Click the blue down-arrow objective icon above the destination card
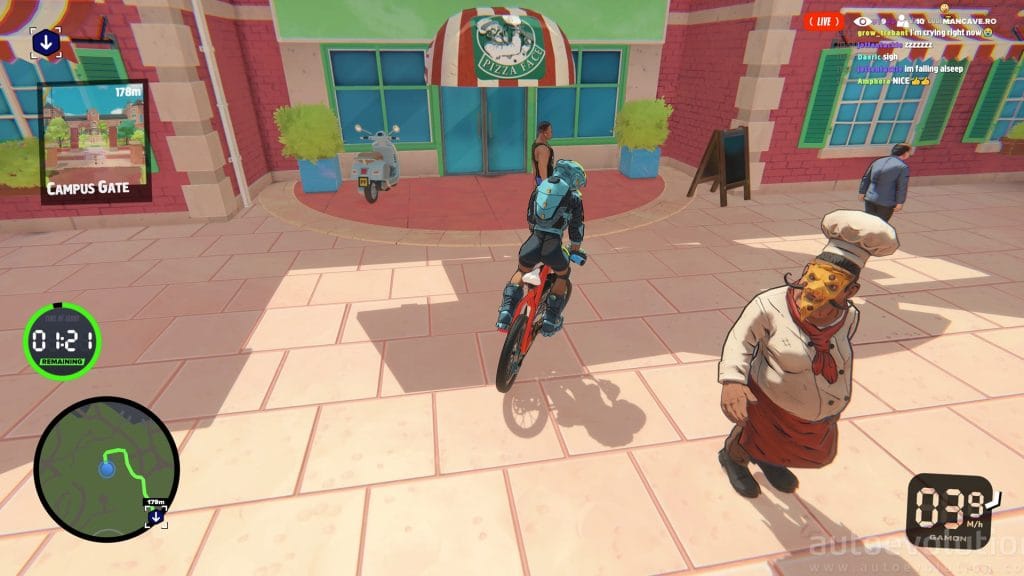 46,43
